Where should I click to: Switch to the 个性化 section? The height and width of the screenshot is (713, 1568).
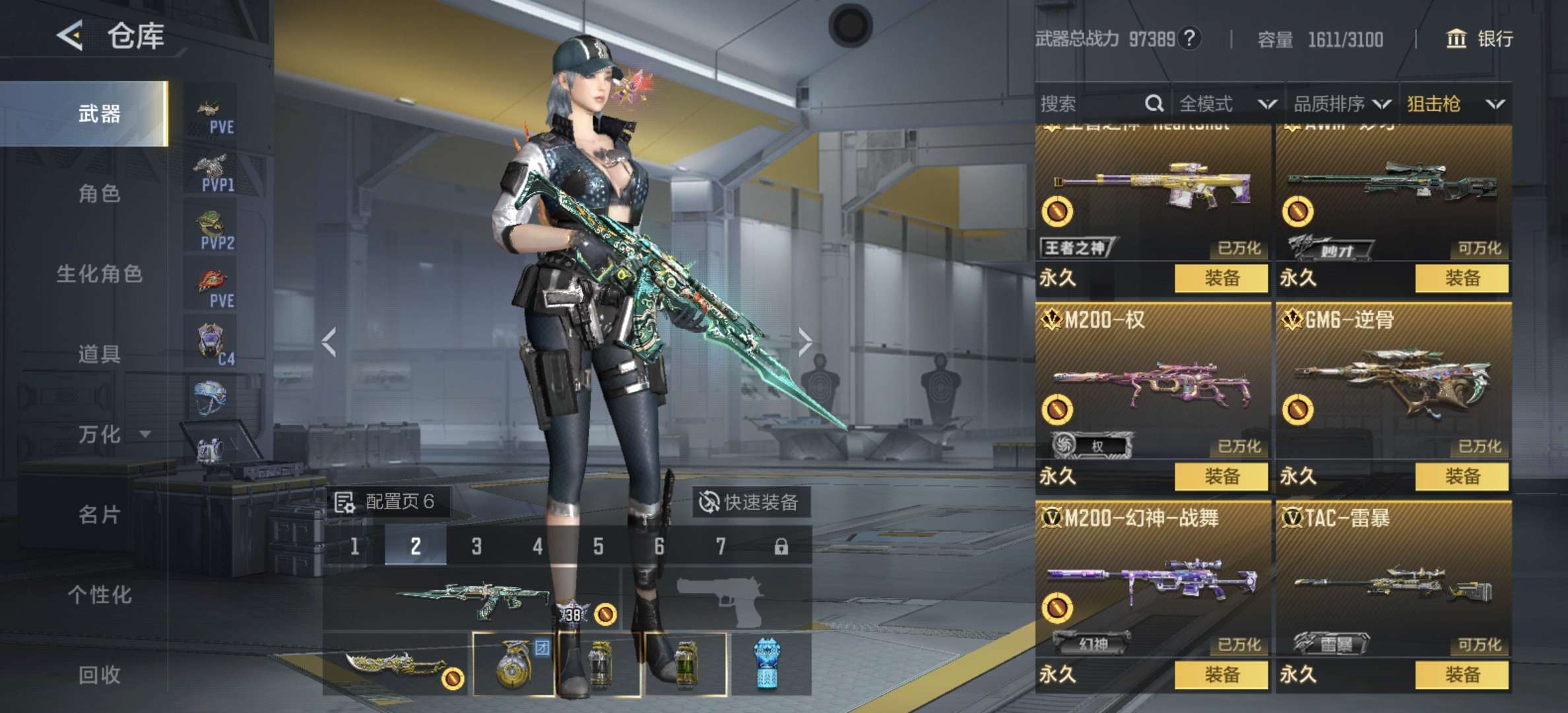point(99,595)
